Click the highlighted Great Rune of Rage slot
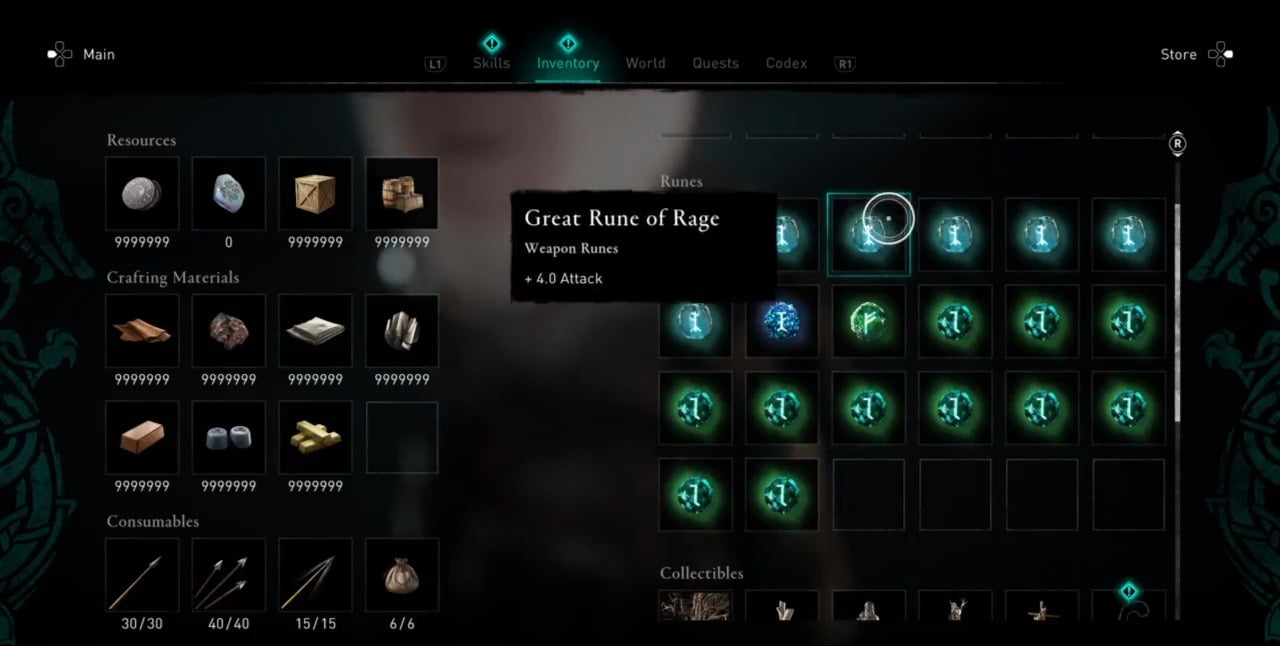Screen dimensions: 1280x646 point(868,235)
